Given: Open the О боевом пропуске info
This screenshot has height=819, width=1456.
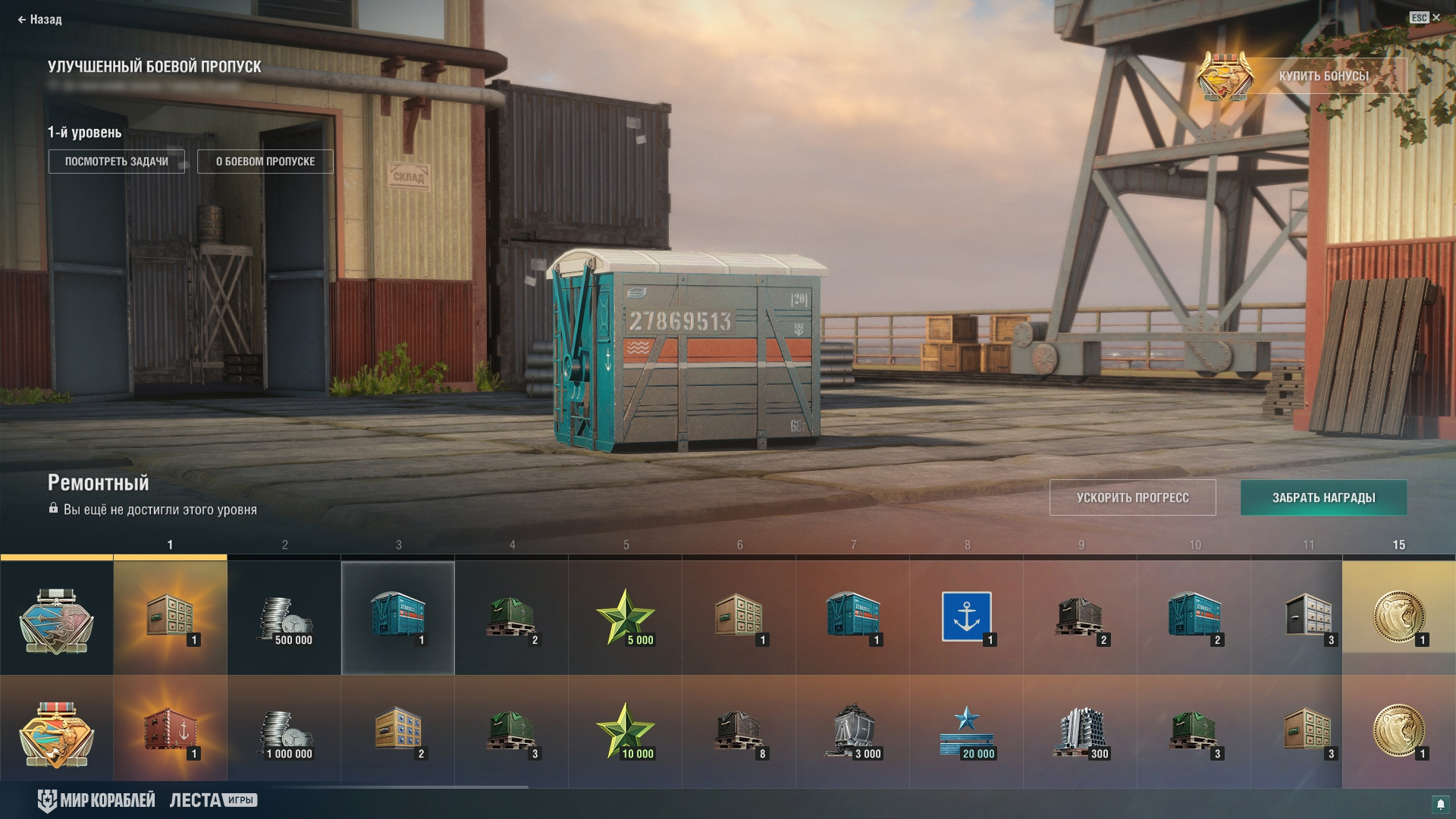Looking at the screenshot, I should 265,162.
